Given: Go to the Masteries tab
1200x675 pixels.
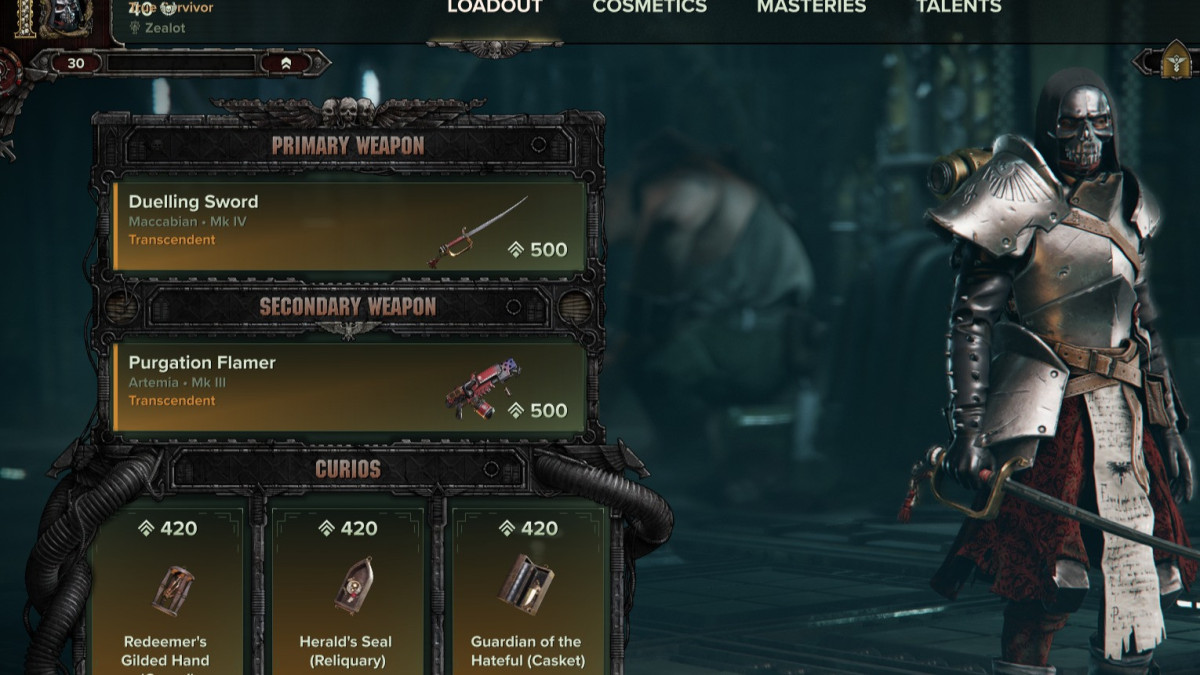Looking at the screenshot, I should (x=811, y=8).
